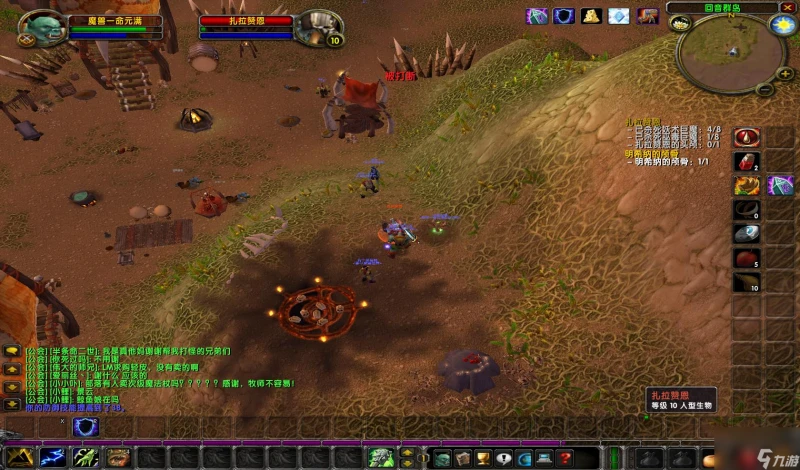Click the target portrait of 扎拉赞恩
Image resolution: width=800 pixels, height=470 pixels.
coord(320,27)
